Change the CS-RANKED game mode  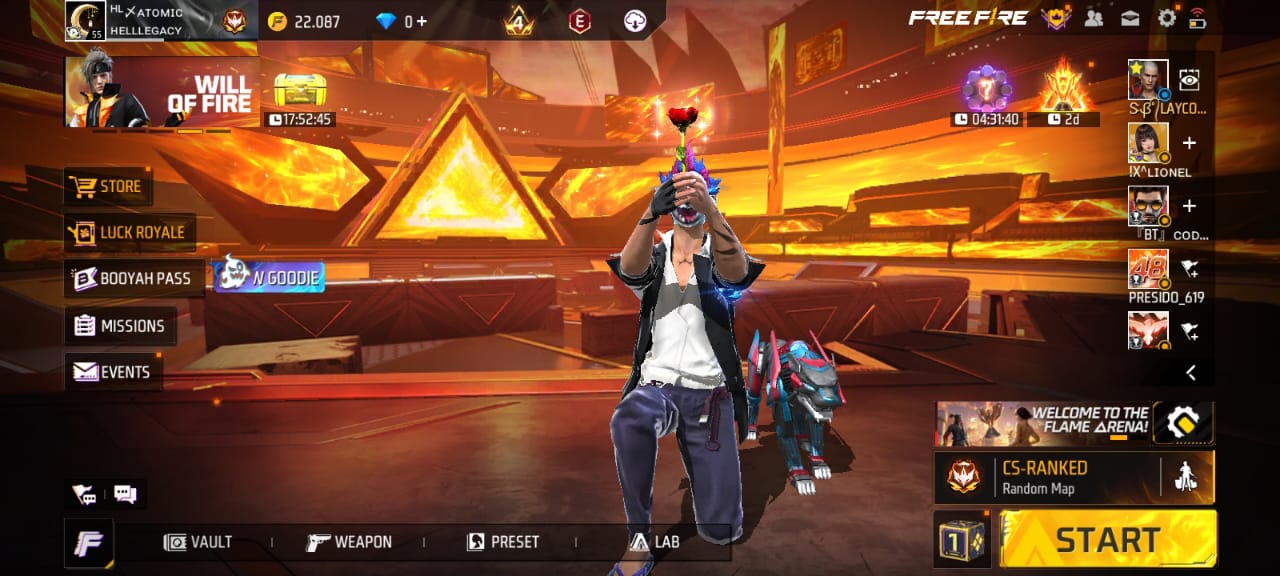(1045, 477)
